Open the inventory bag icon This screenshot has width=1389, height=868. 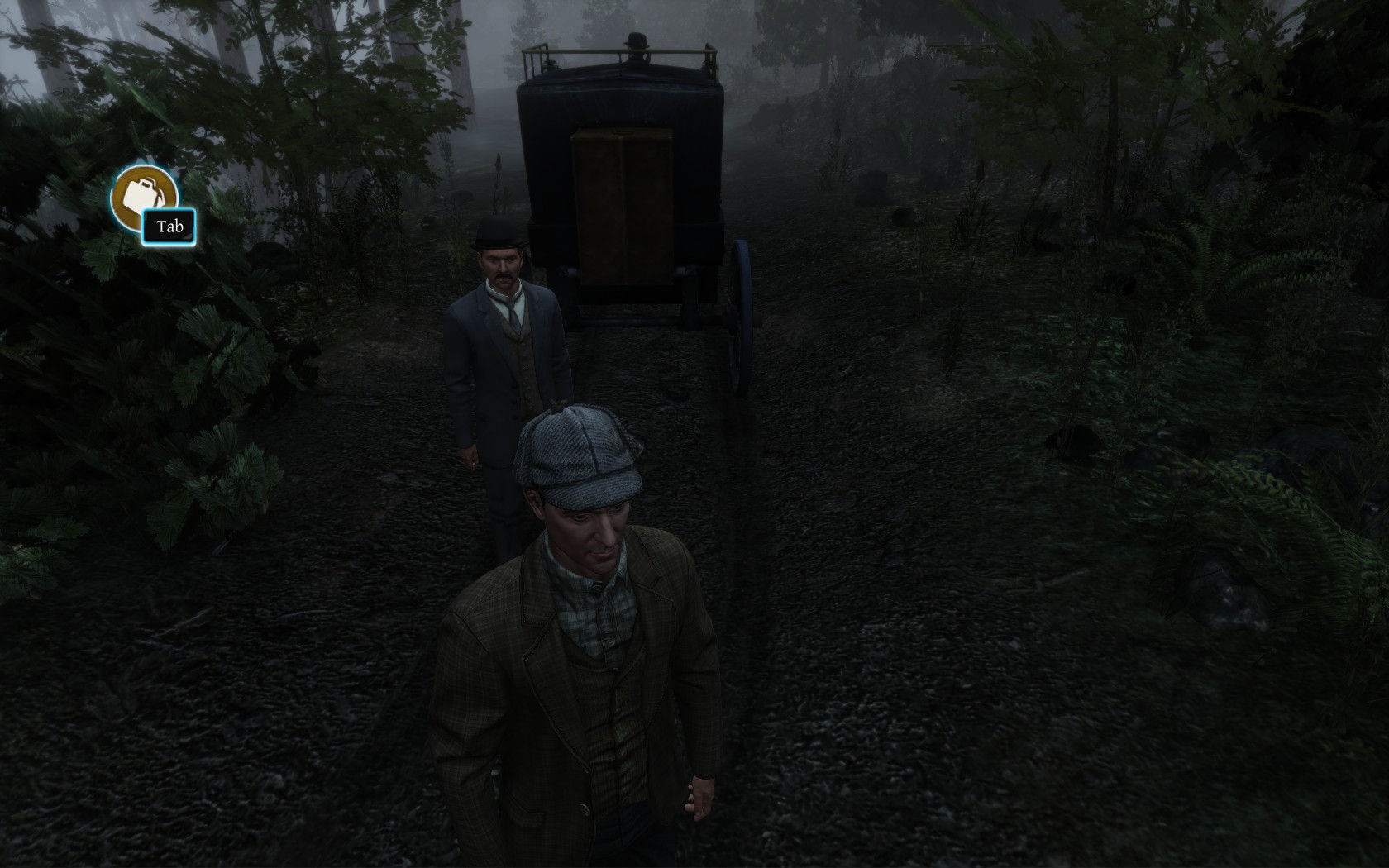143,195
